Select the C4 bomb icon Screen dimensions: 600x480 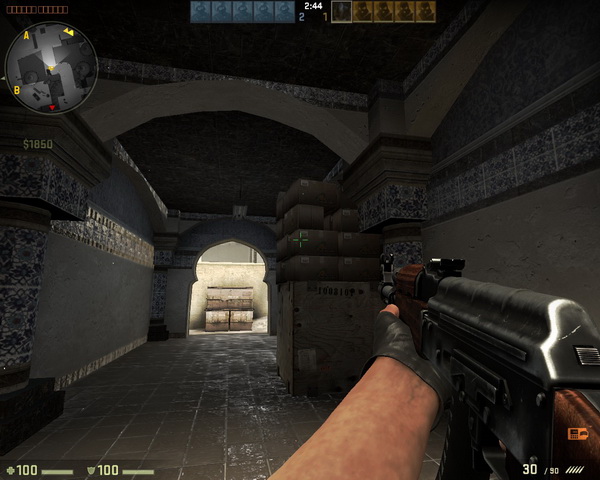[578, 433]
